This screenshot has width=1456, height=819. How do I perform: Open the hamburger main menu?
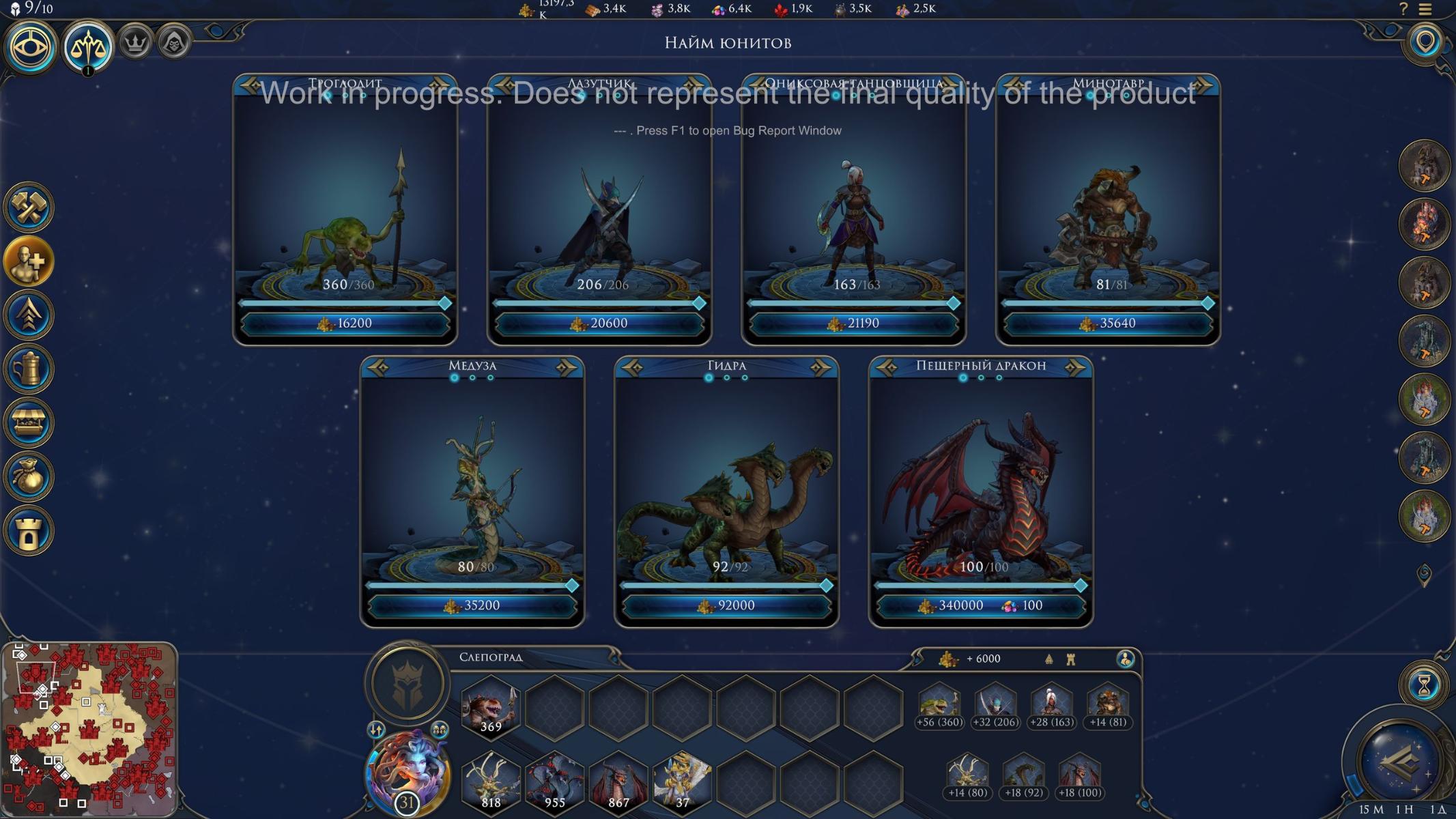coord(1425,9)
